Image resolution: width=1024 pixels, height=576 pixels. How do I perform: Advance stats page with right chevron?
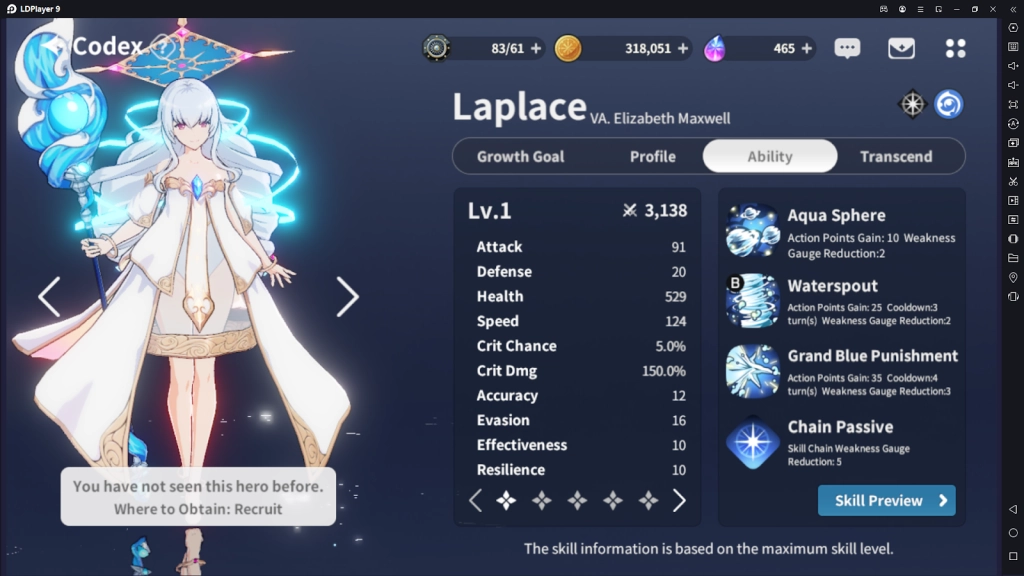point(679,501)
